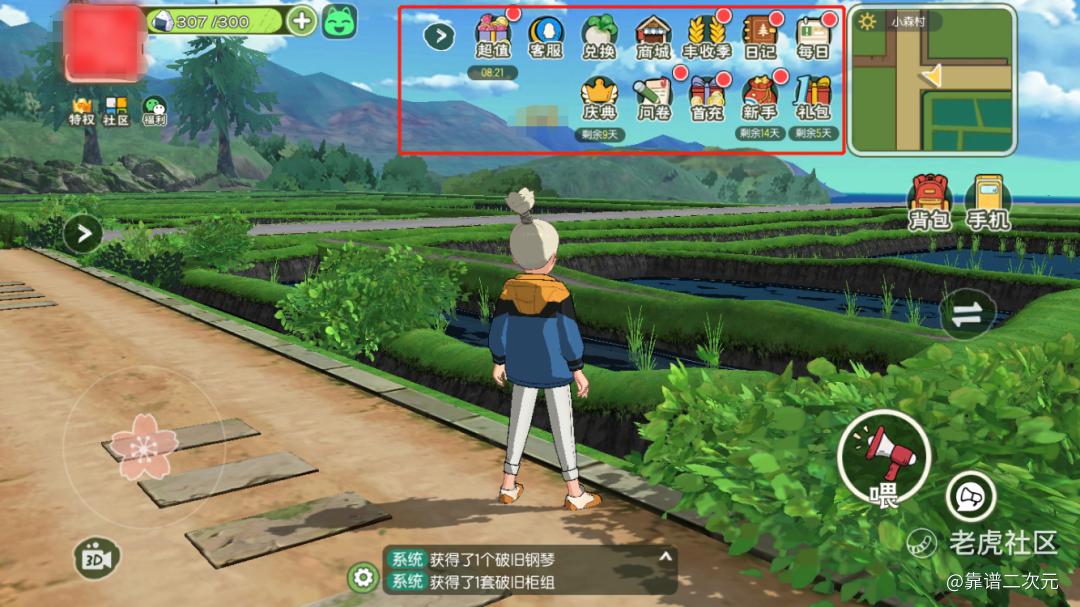
Task: Open the 小森村 minimap
Action: 932,81
